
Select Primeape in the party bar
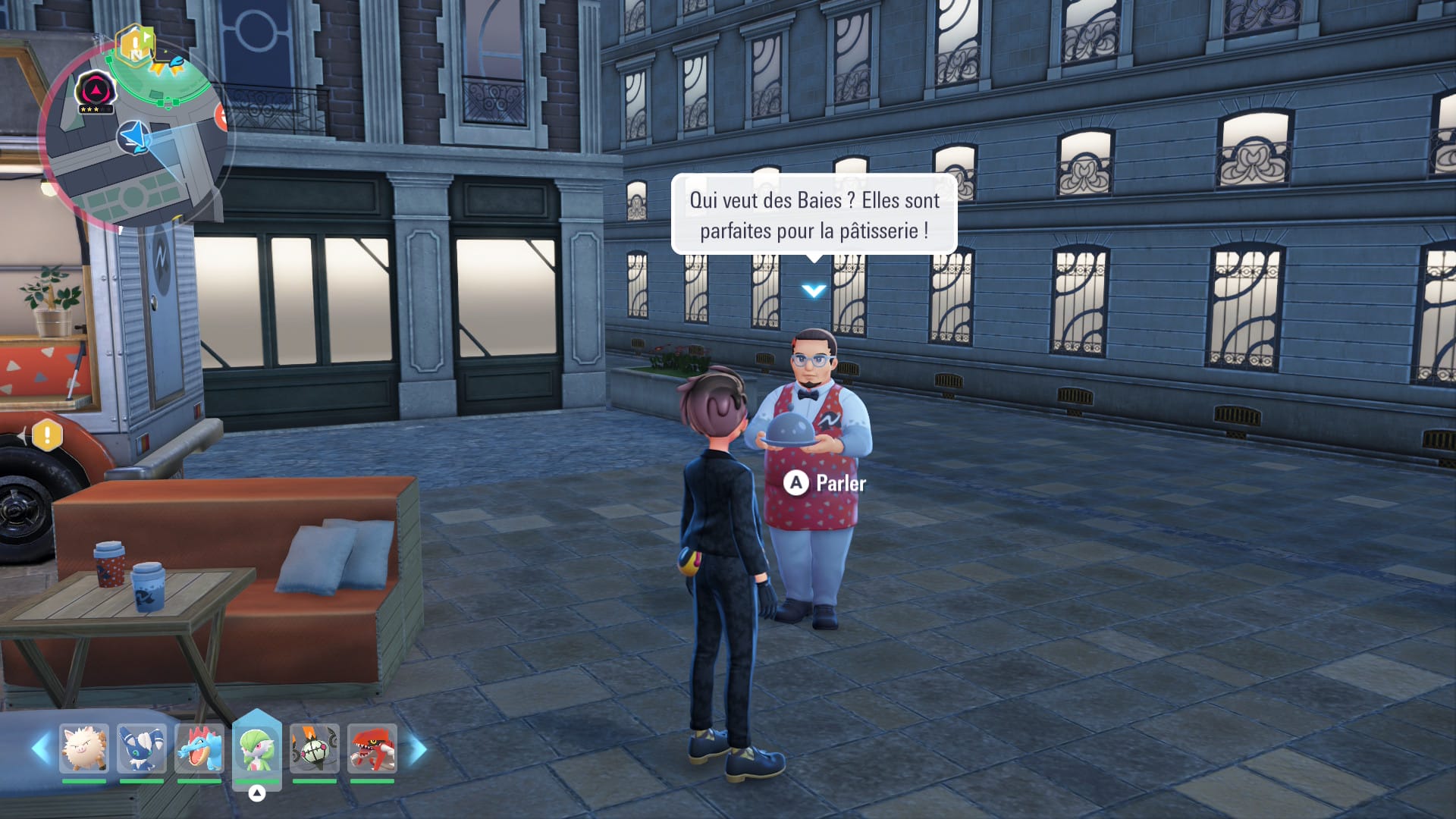(84, 748)
